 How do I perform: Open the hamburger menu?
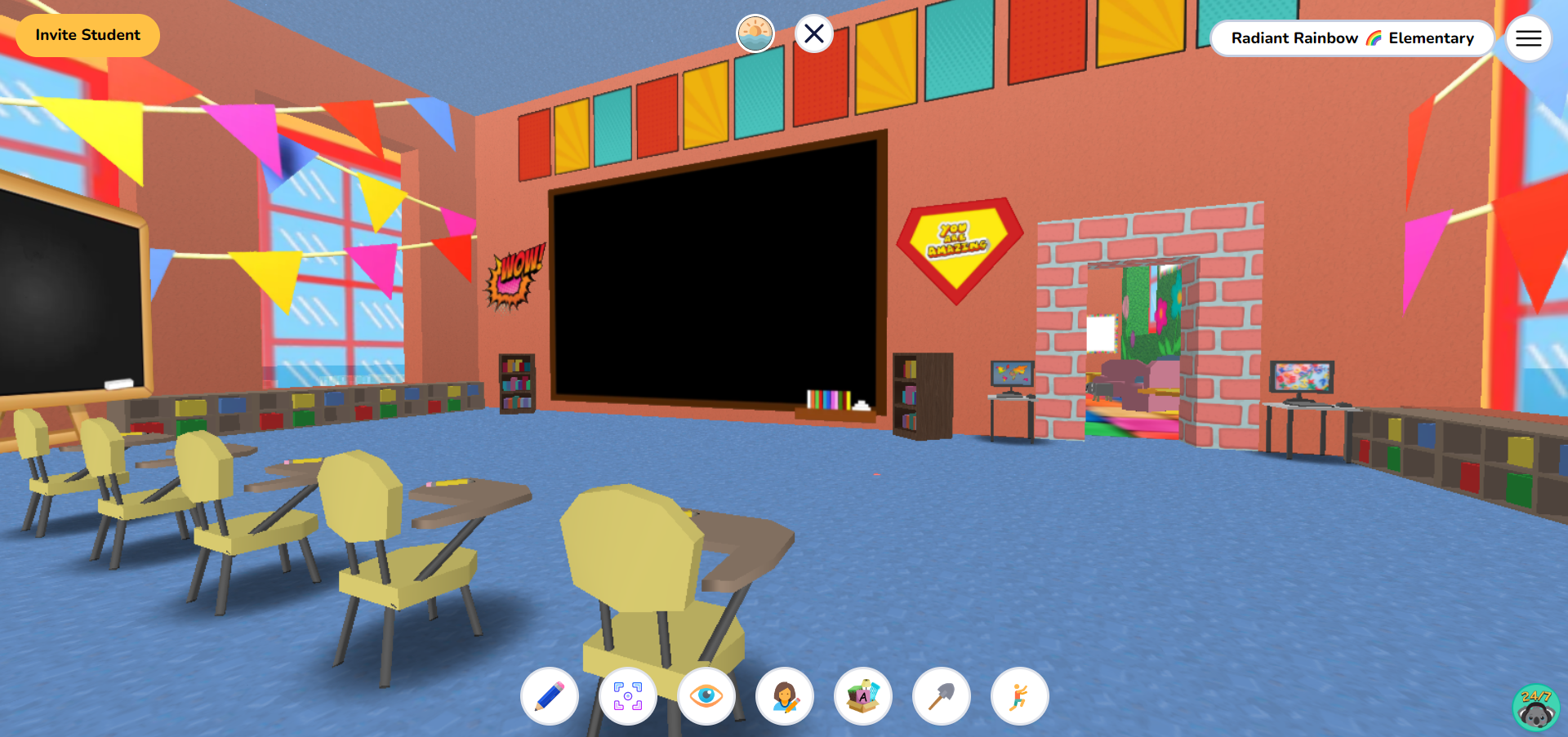tap(1528, 38)
